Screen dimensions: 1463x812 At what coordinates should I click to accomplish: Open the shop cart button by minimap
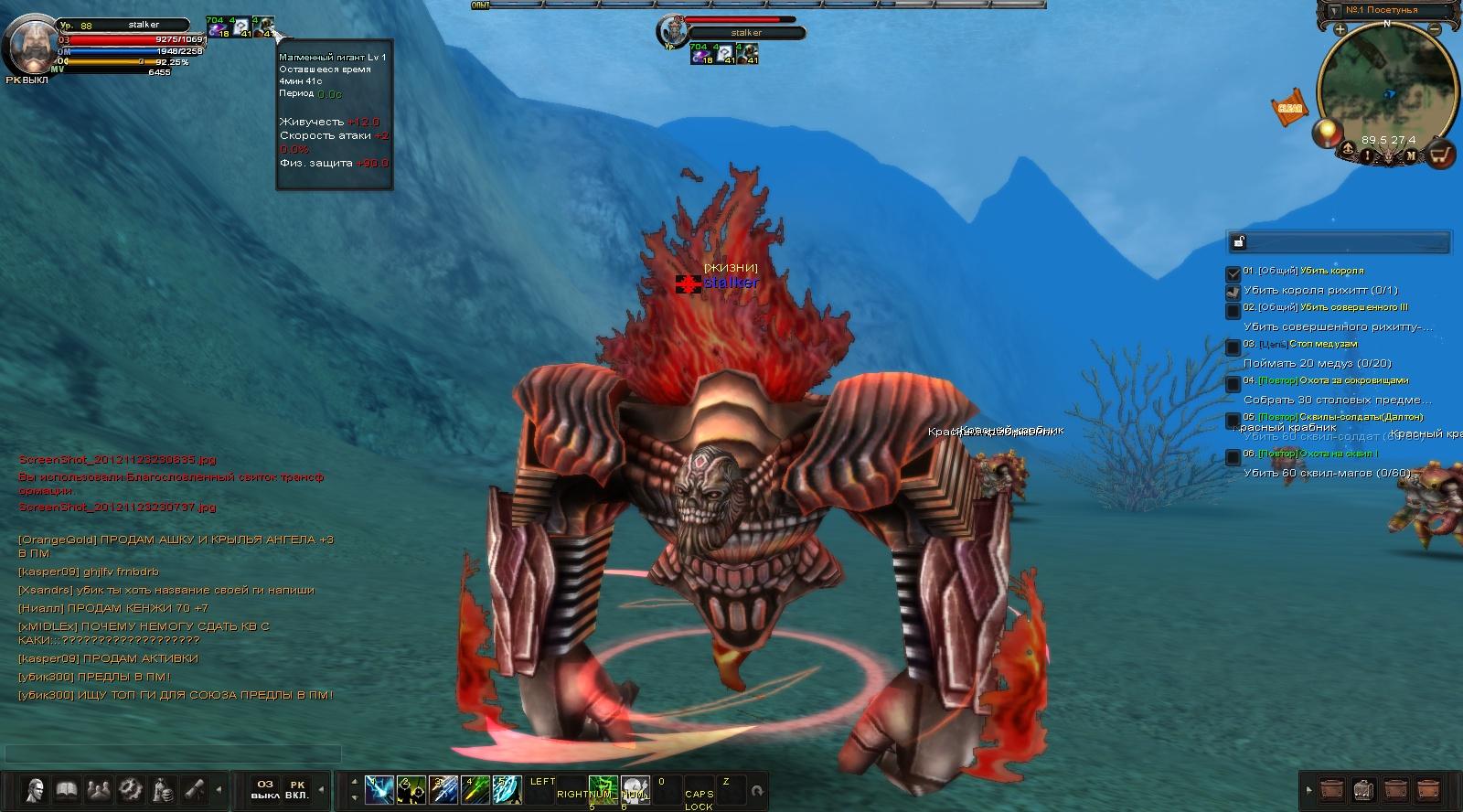[x=1441, y=155]
